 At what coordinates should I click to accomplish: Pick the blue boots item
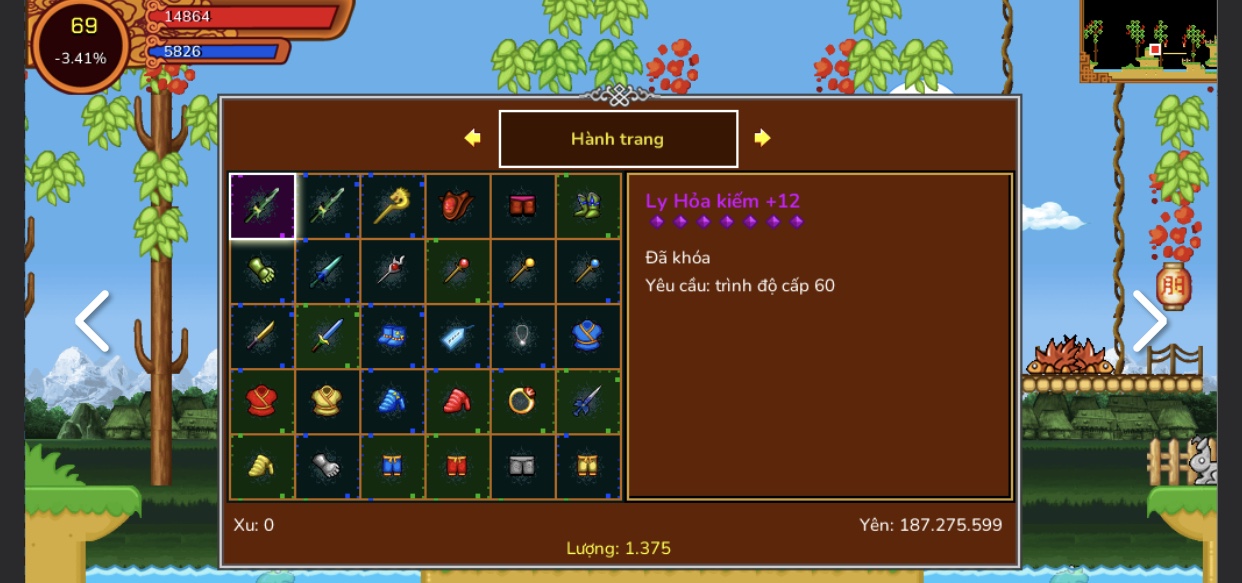coord(392,336)
